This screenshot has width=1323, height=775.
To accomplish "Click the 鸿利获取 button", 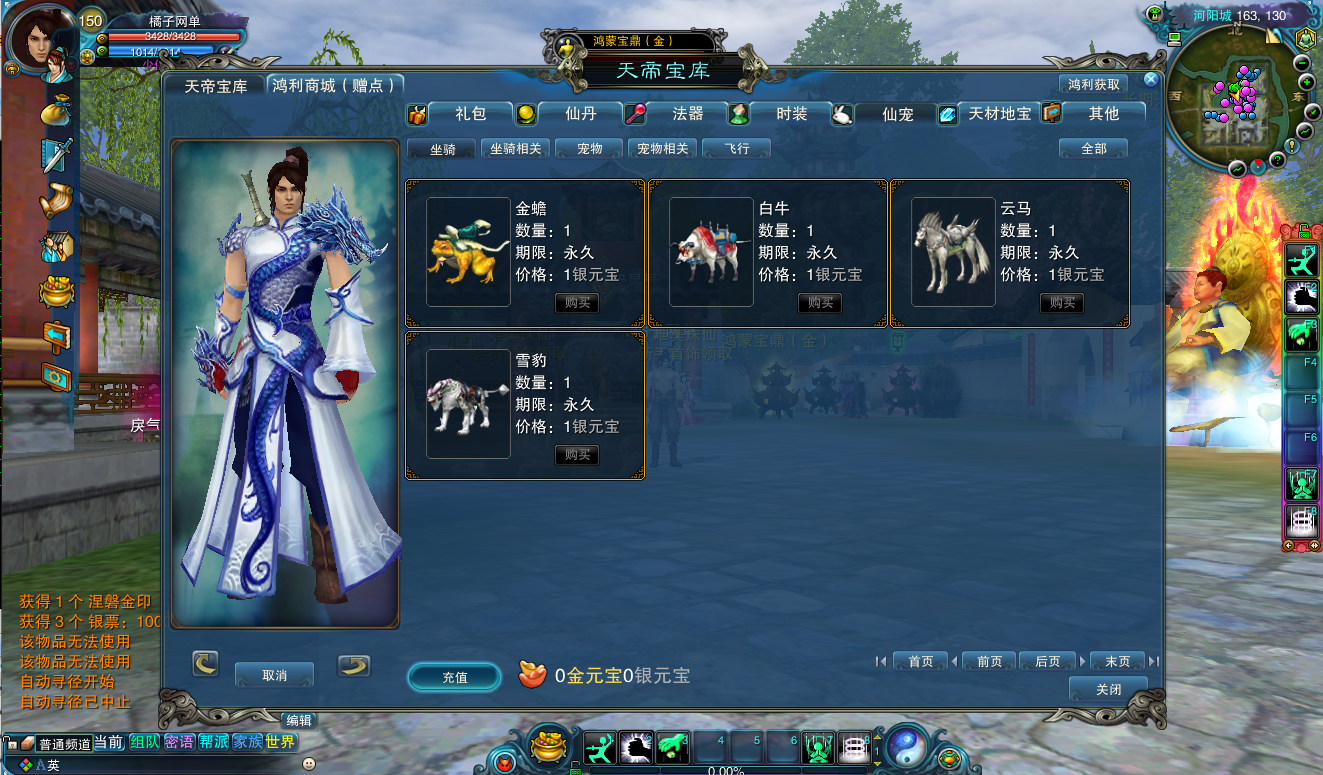I will click(1093, 85).
